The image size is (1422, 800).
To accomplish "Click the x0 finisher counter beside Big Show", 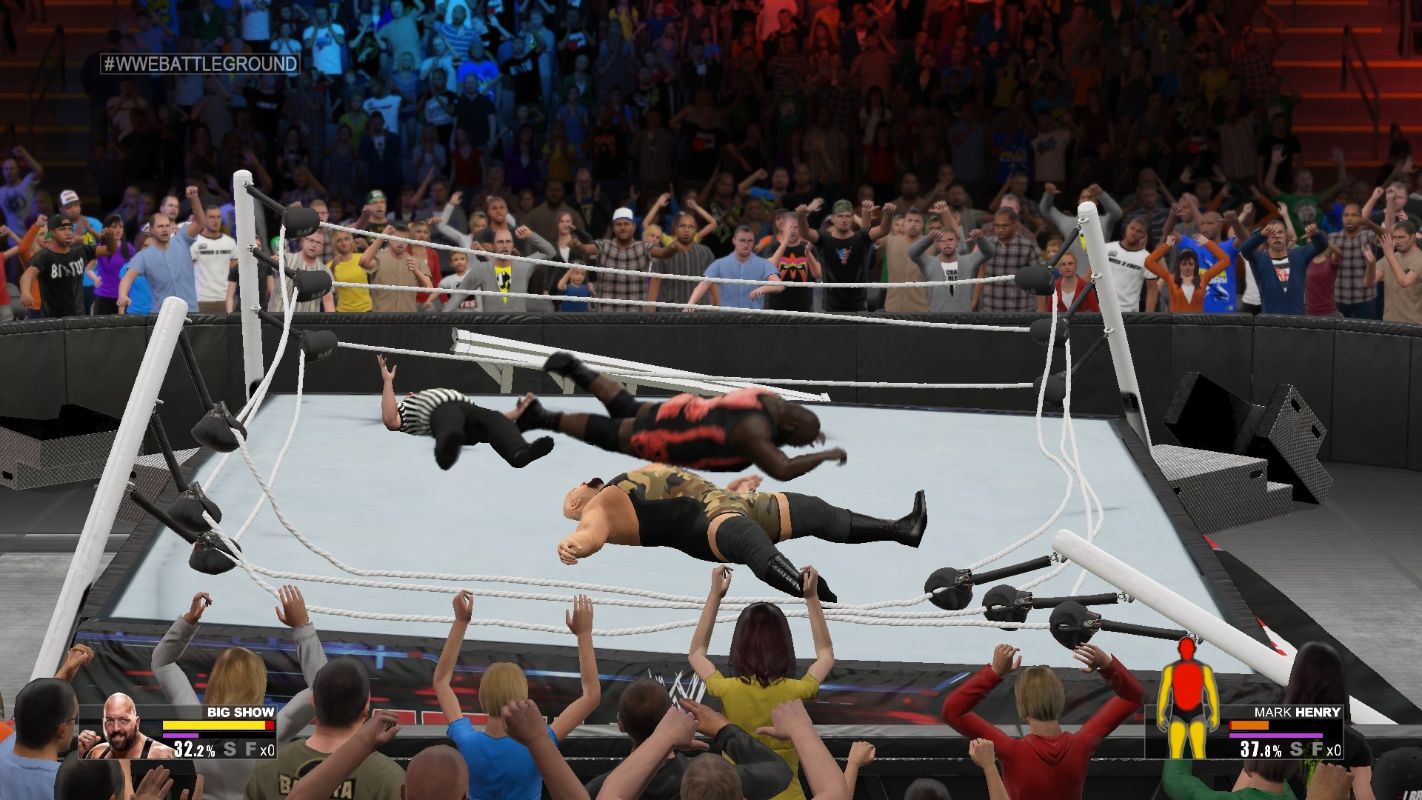I will (x=268, y=750).
